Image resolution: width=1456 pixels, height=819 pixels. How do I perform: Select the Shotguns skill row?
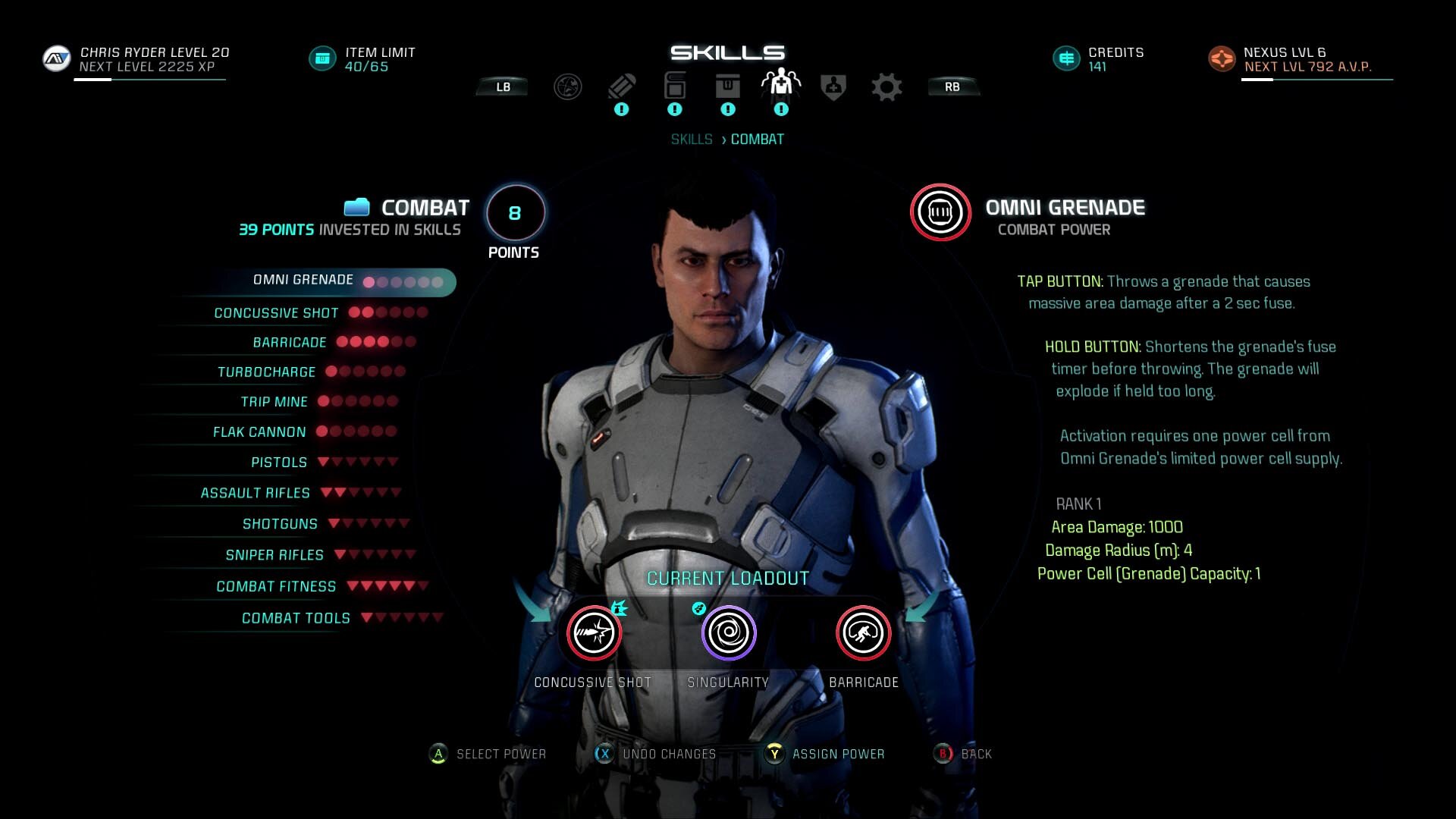280,524
